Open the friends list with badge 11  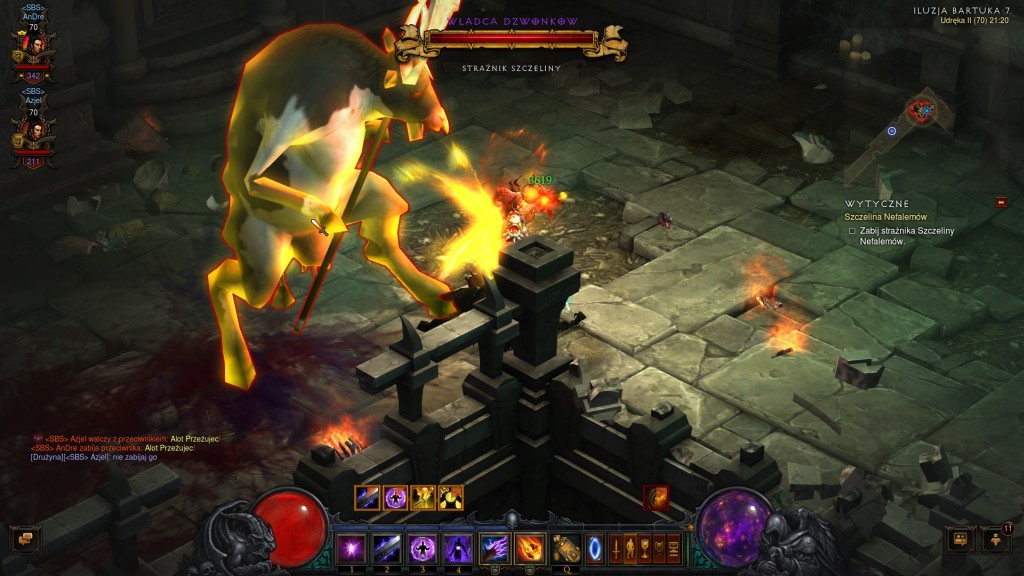pos(997,540)
